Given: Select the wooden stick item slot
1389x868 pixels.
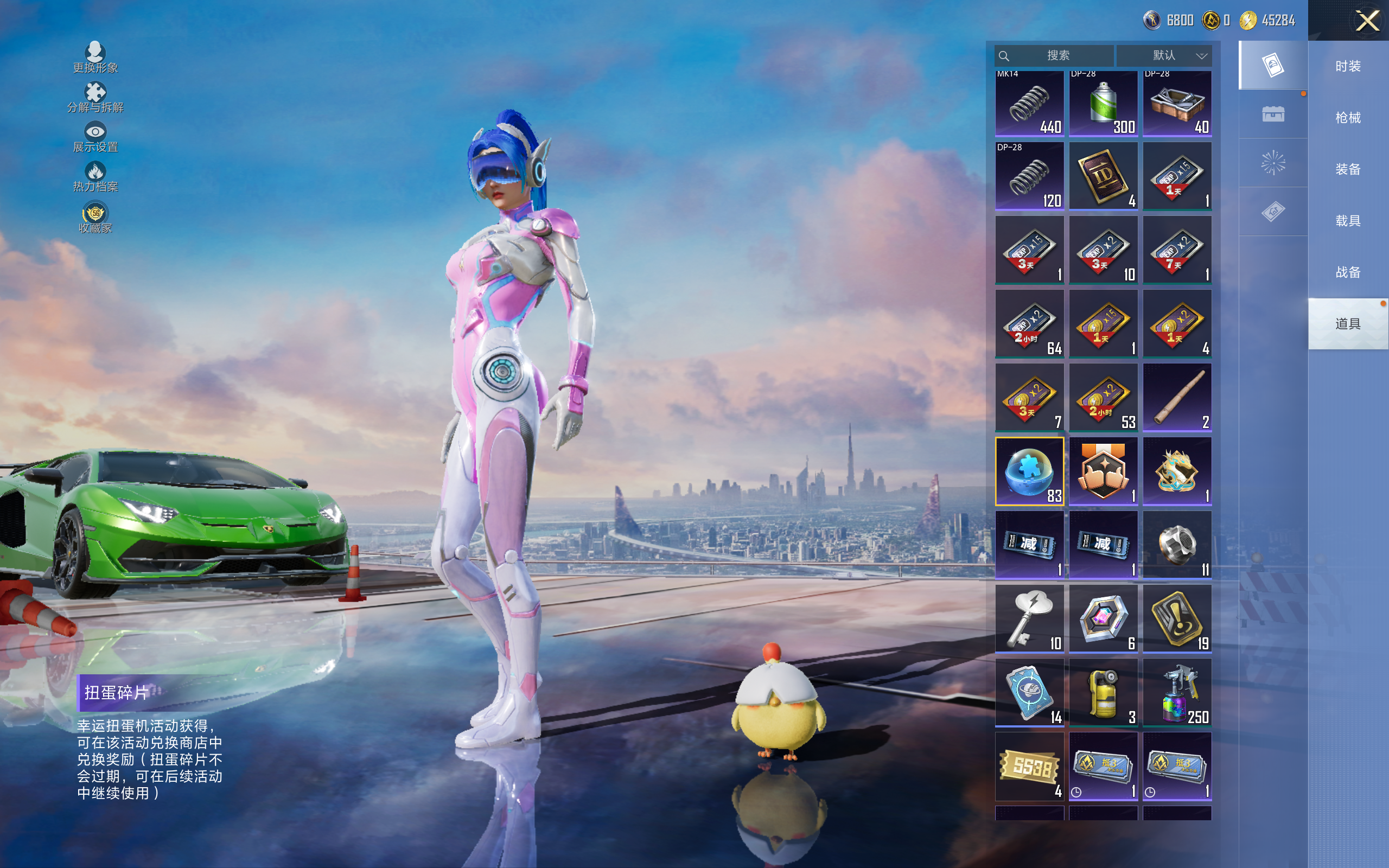Looking at the screenshot, I should click(1177, 397).
